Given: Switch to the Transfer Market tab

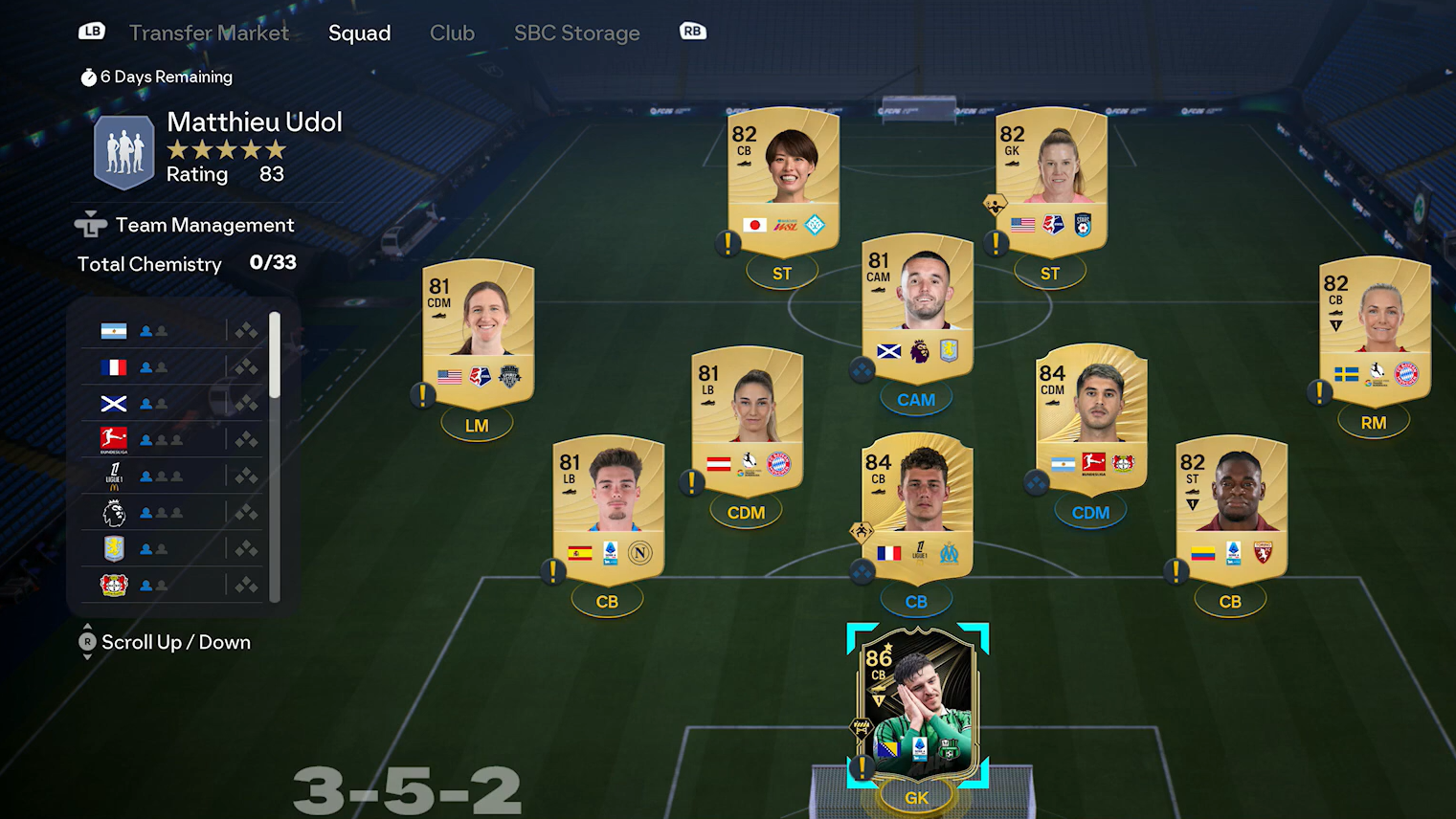Looking at the screenshot, I should (x=208, y=33).
